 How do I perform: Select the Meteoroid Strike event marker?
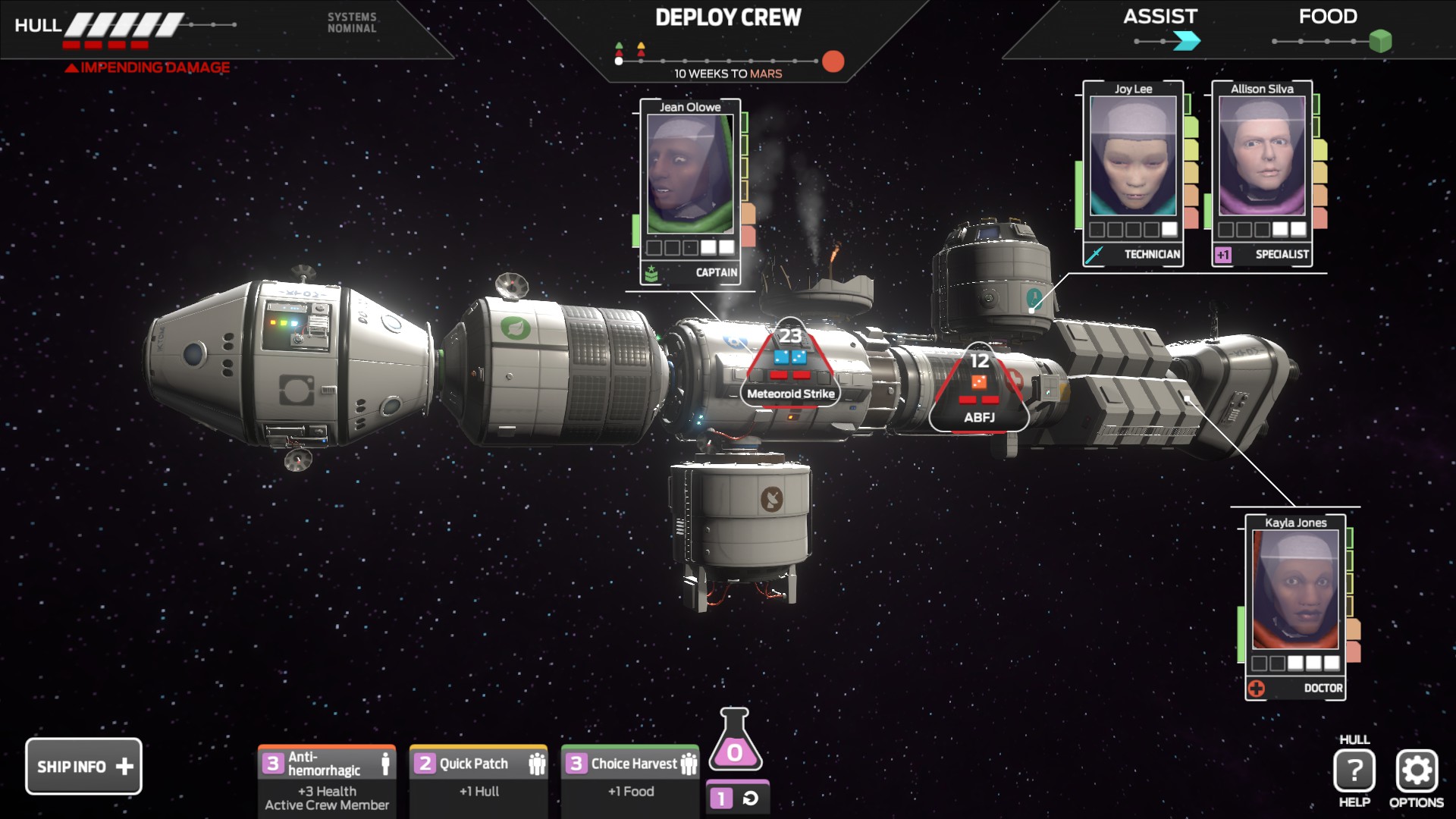click(790, 368)
